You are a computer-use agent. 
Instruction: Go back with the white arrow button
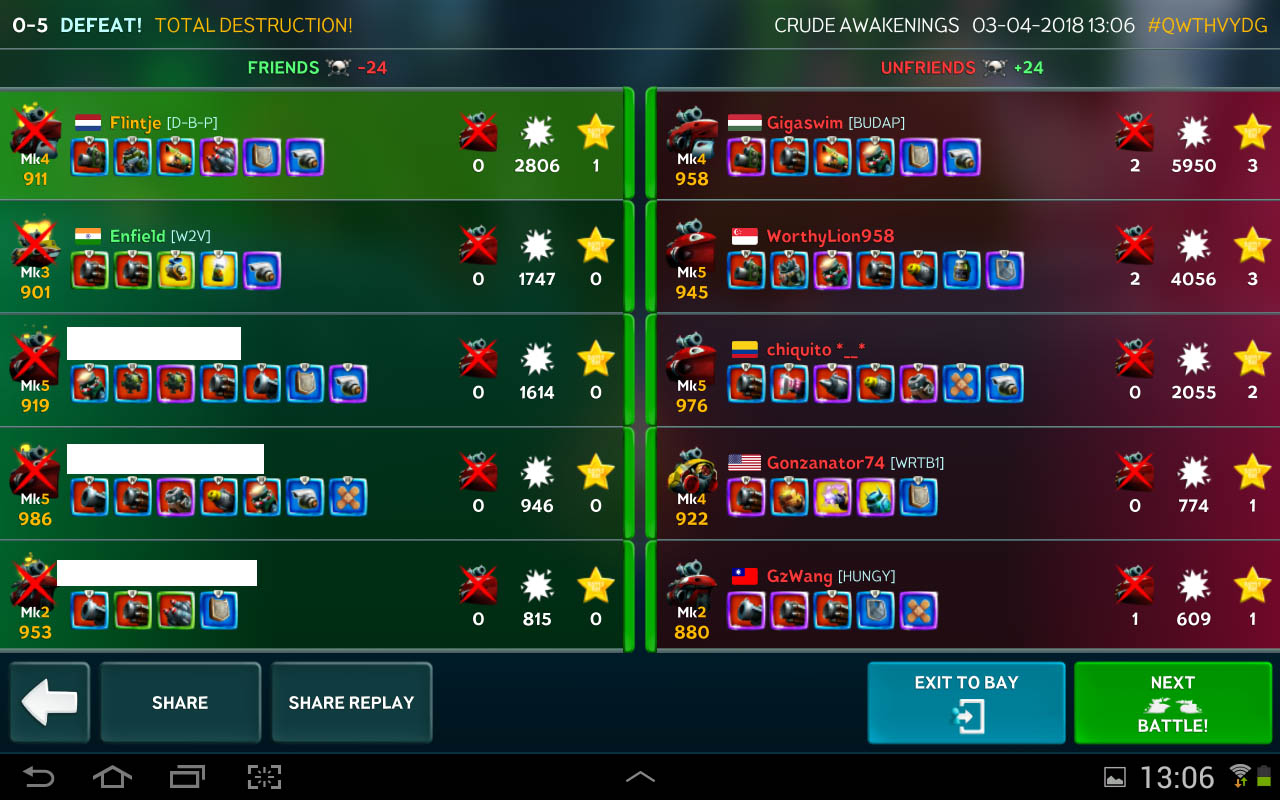click(x=49, y=702)
